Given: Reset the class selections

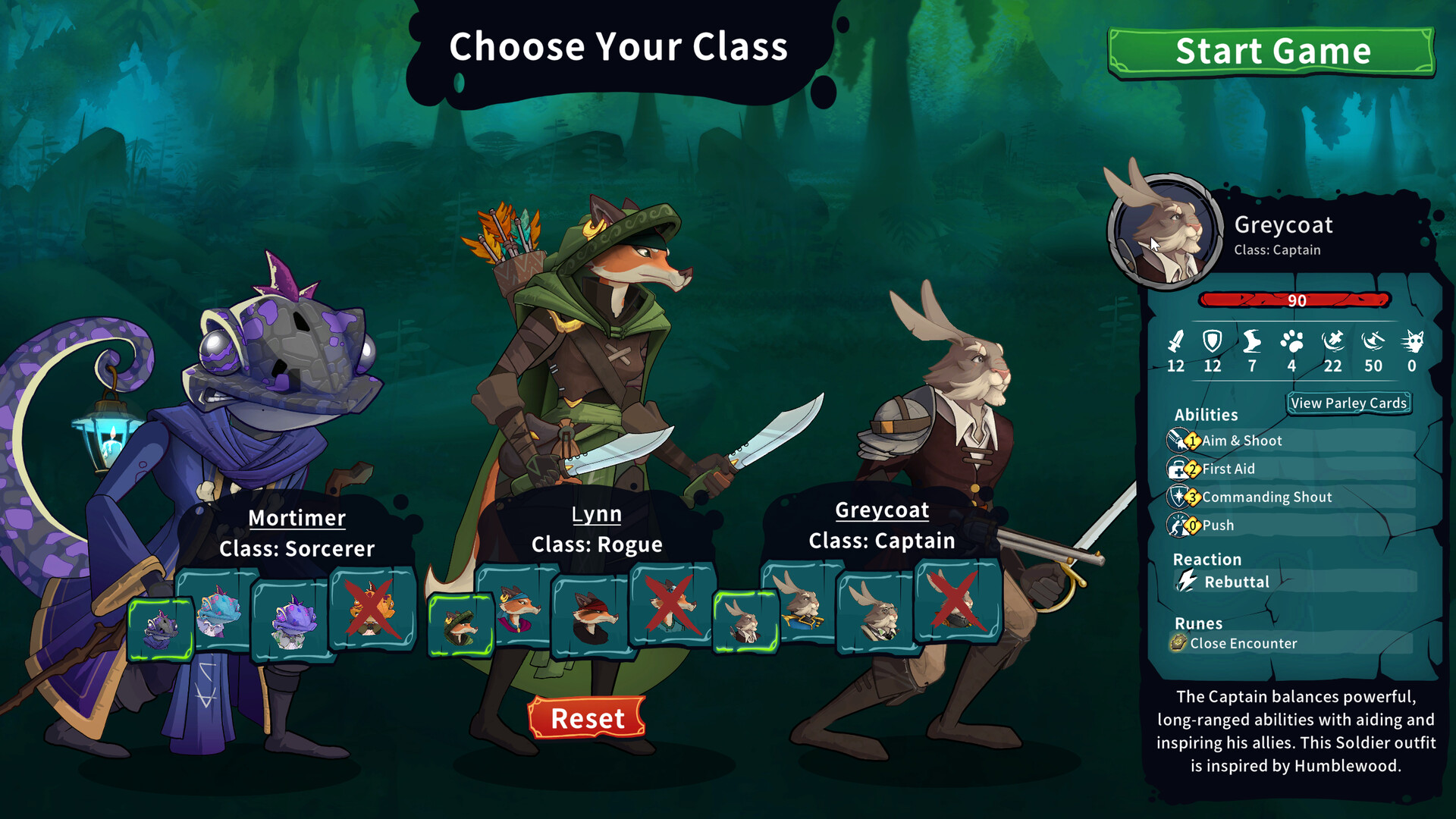Looking at the screenshot, I should pyautogui.click(x=587, y=717).
